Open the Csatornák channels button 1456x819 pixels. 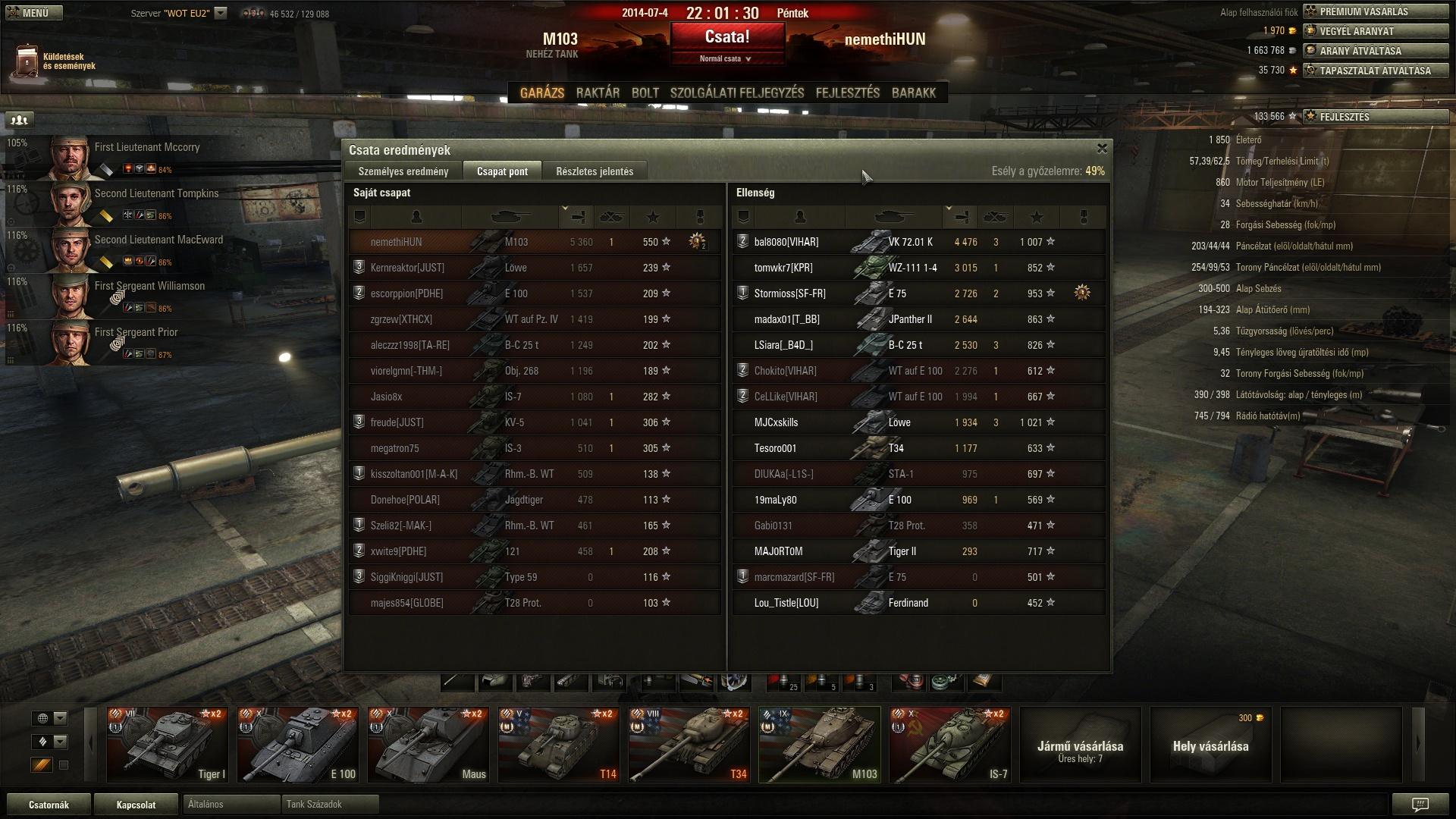click(49, 805)
